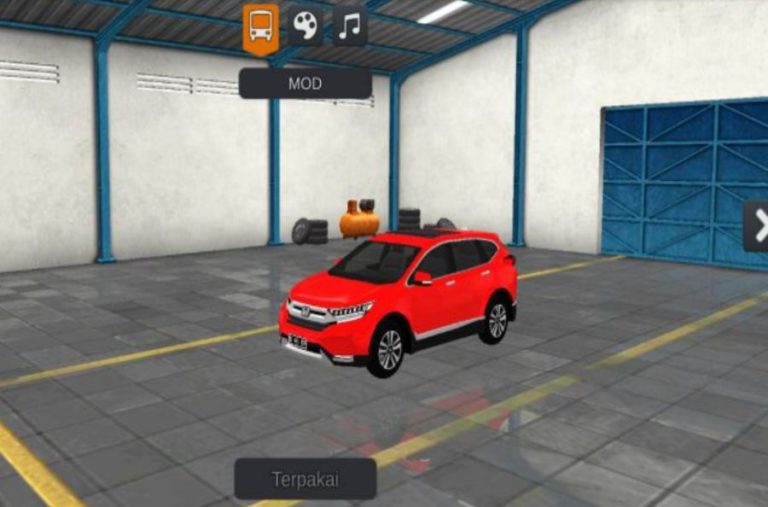Viewport: 768px width, 507px height.
Task: Click the MOD button
Action: coord(305,83)
